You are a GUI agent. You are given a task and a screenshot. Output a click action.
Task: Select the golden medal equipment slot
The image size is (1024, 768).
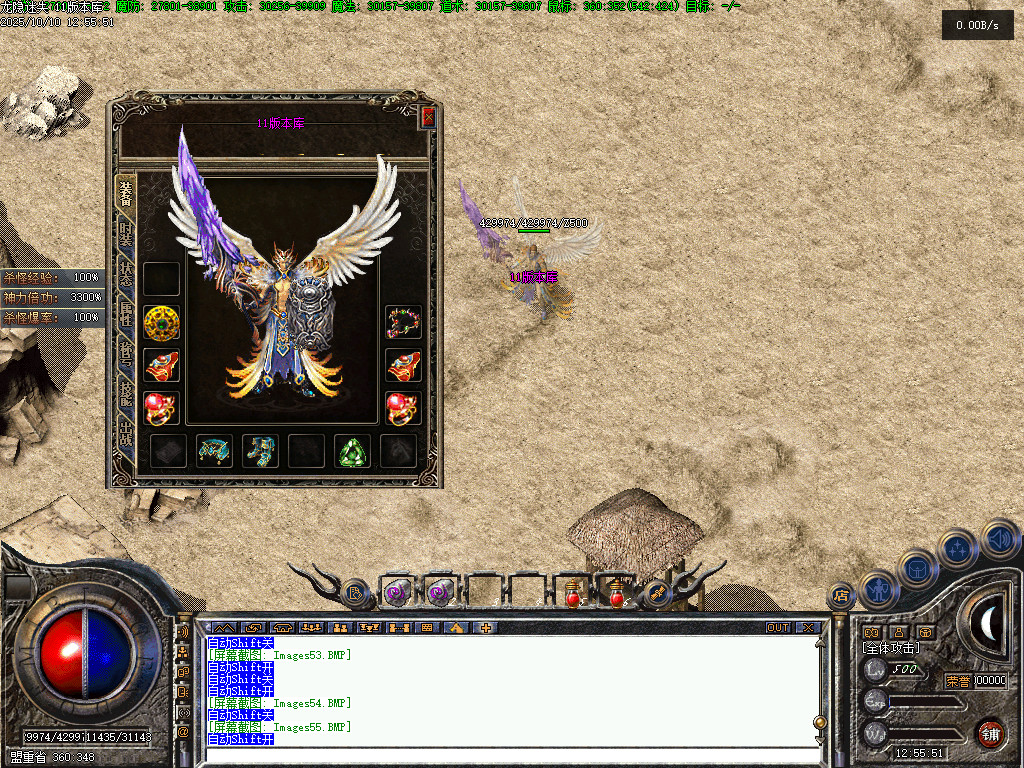162,323
